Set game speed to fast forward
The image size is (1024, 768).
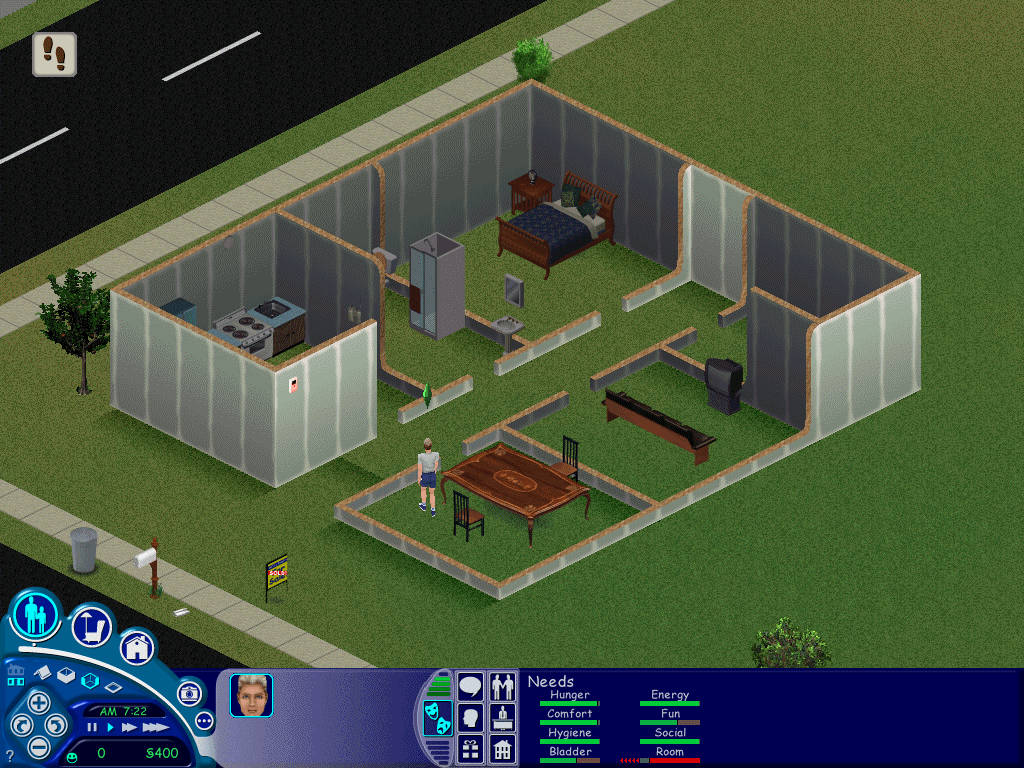[128, 728]
